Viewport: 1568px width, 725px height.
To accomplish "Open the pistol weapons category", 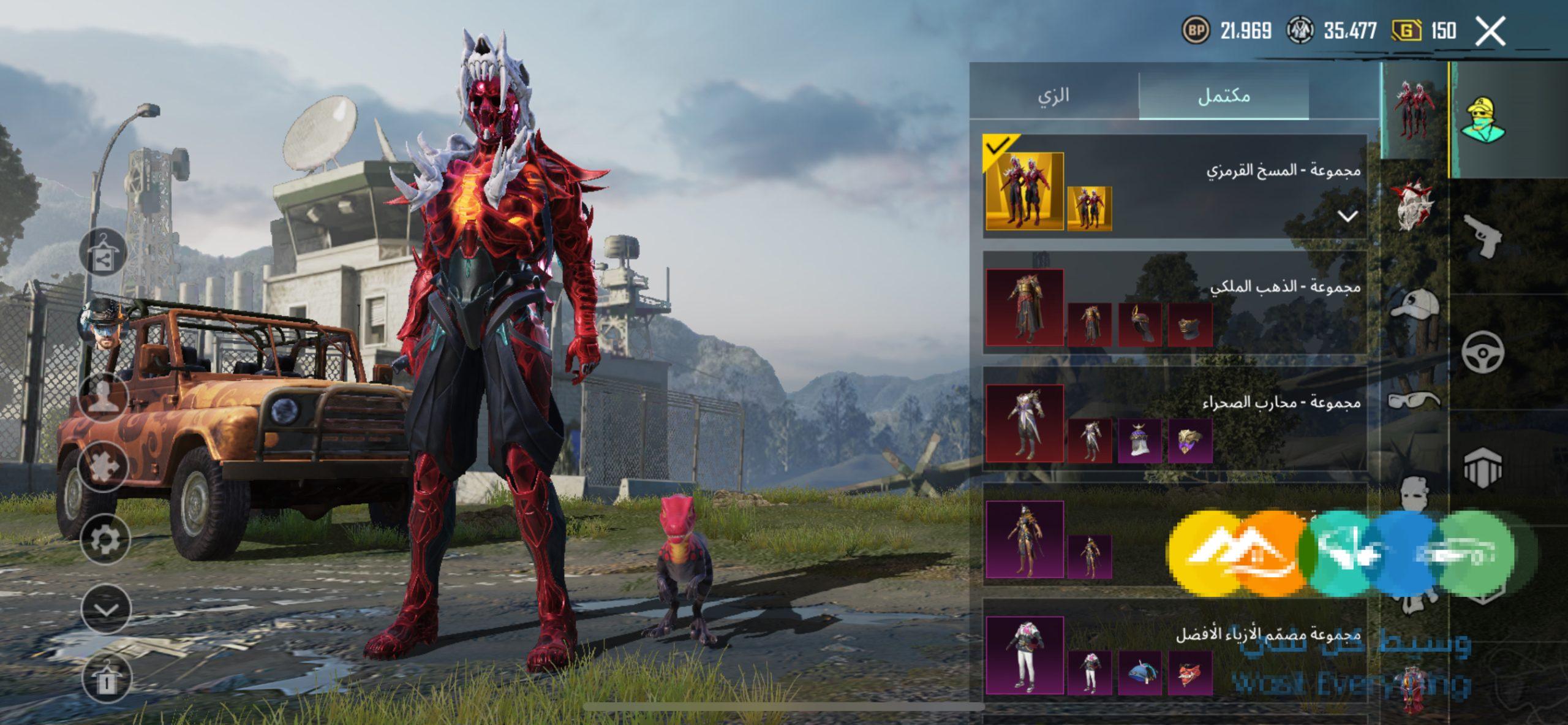I will click(x=1483, y=237).
